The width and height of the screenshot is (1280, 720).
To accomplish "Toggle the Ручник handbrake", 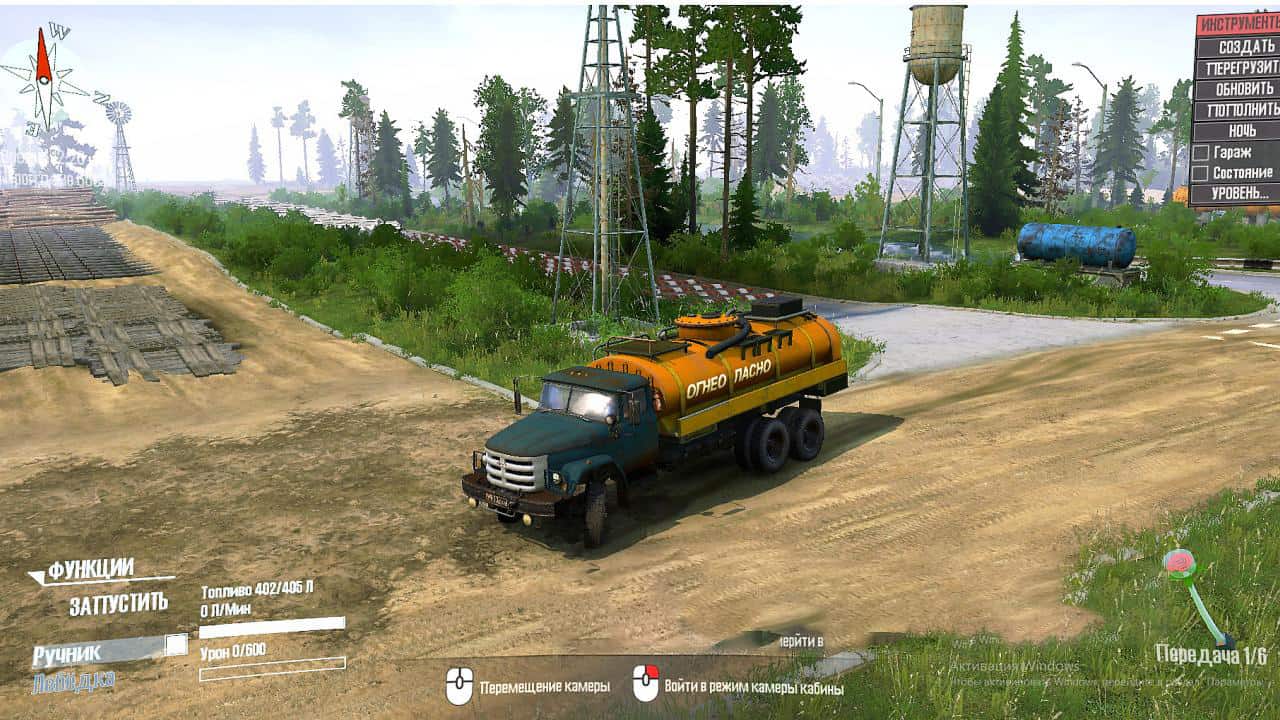I will click(177, 645).
